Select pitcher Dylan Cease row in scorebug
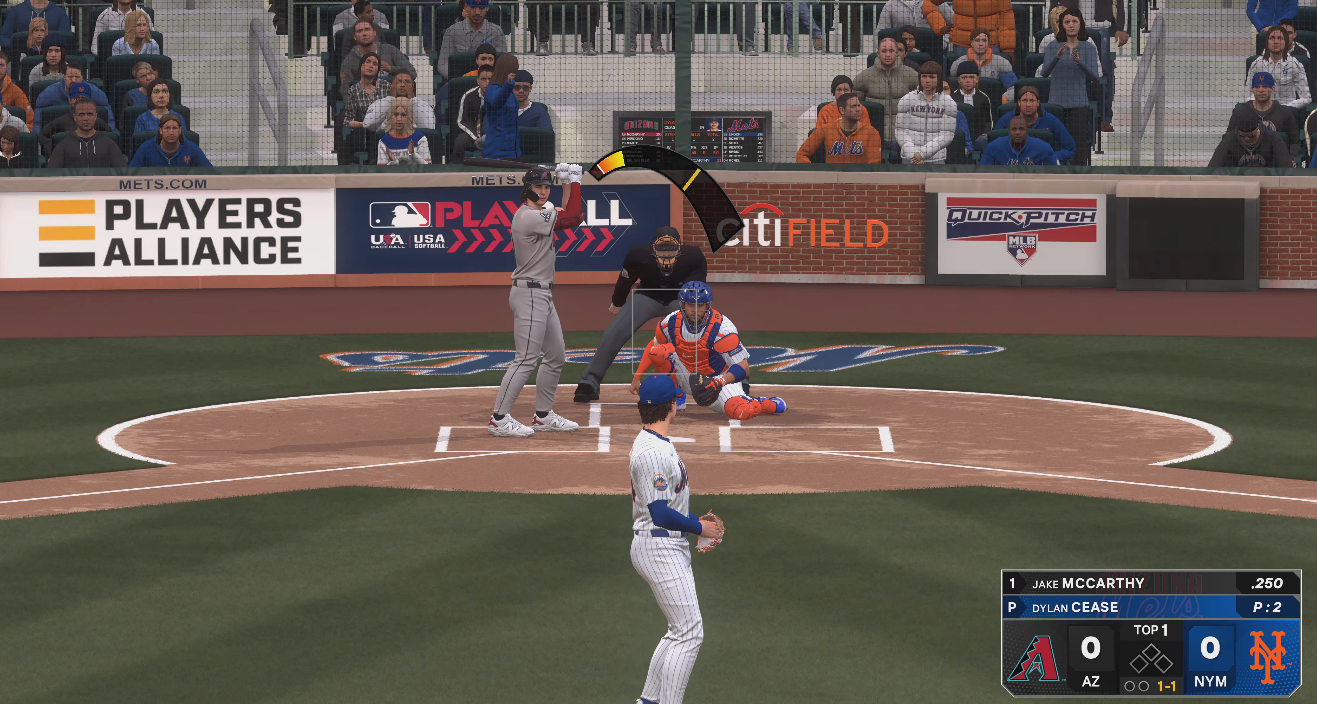This screenshot has width=1317, height=704. [x=1150, y=607]
